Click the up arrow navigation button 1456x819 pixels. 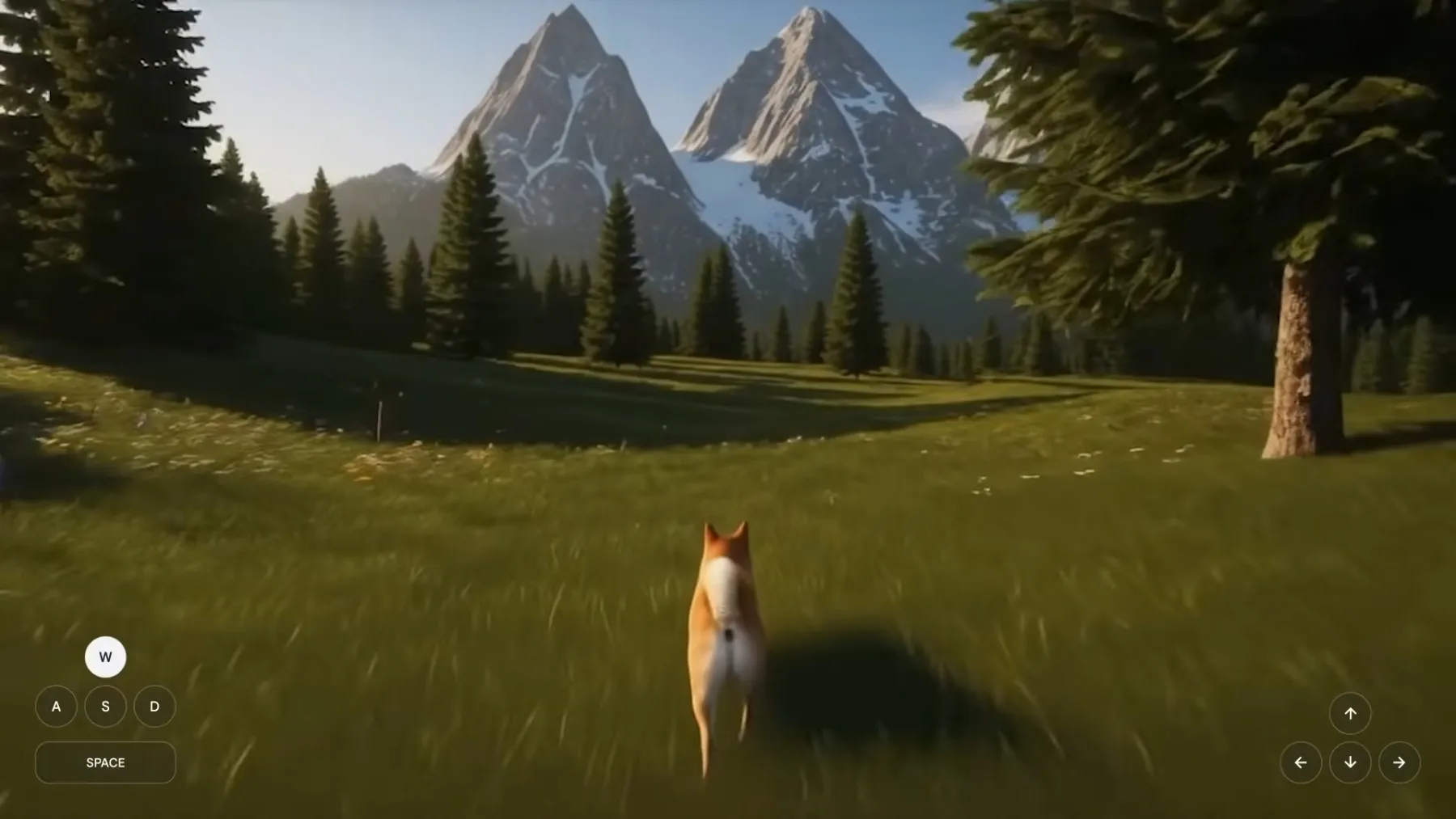1350,713
